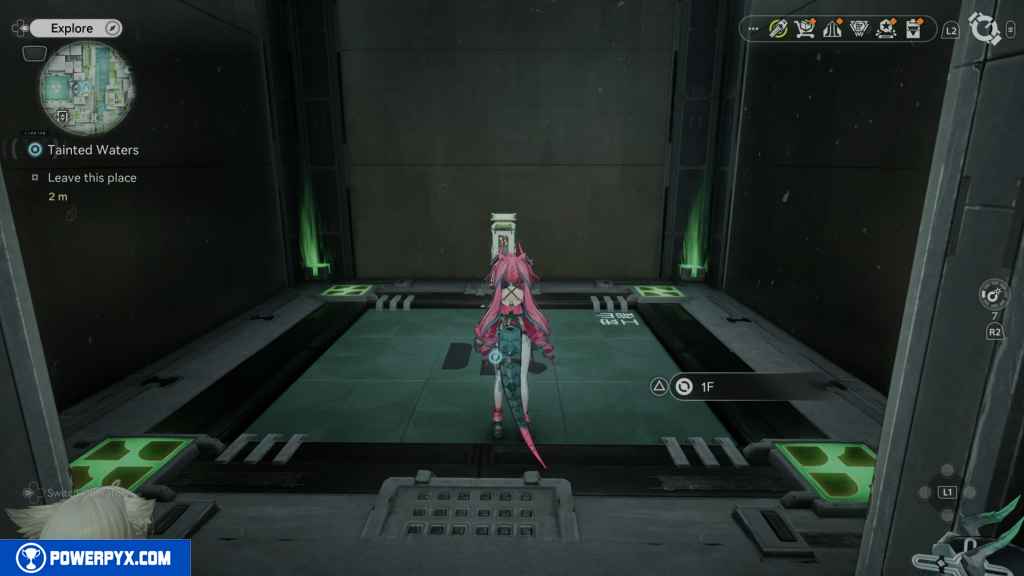This screenshot has width=1024, height=576.
Task: Expand the three-dots shortcut menu
Action: [x=753, y=29]
